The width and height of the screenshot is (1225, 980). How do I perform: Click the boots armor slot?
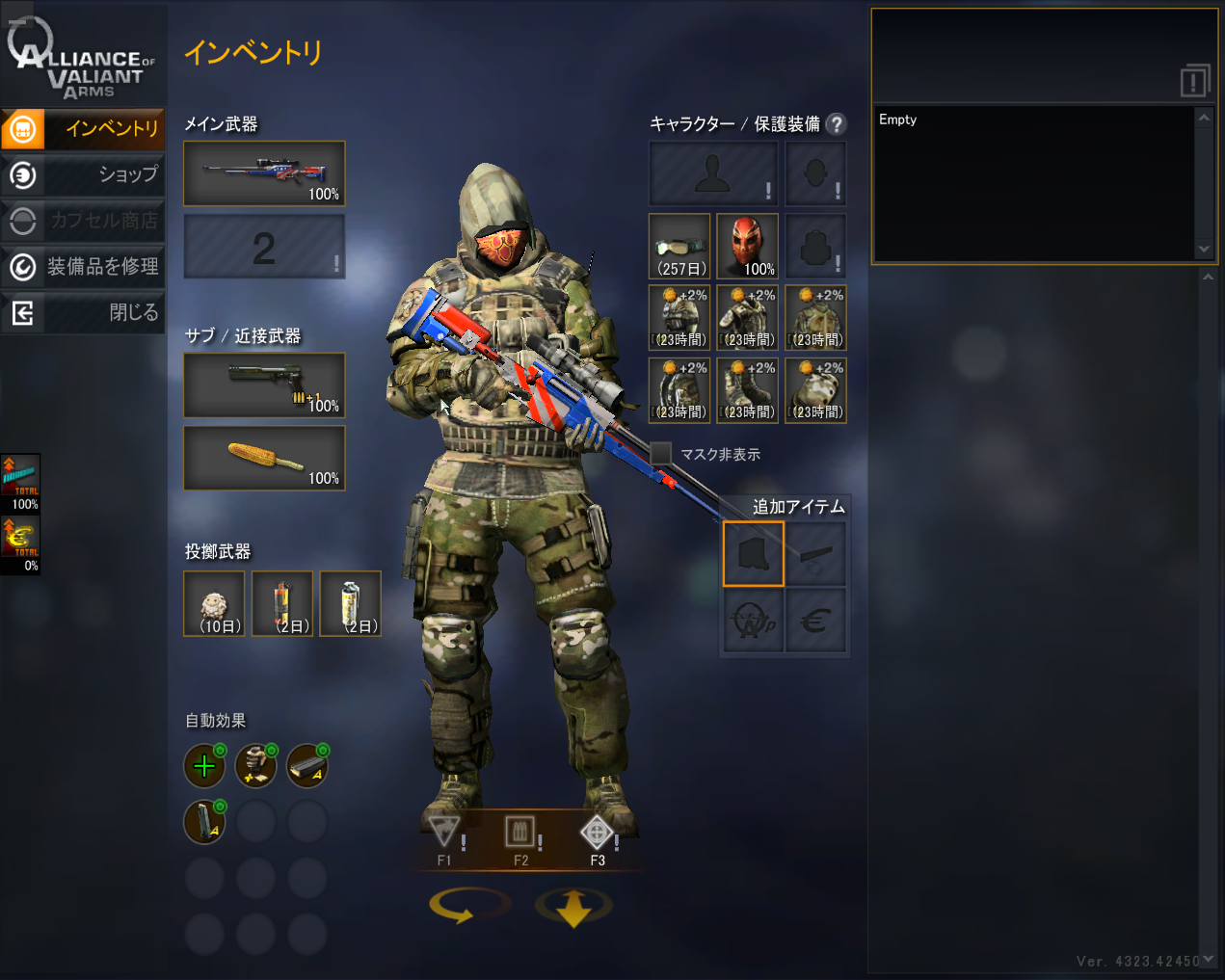(747, 390)
